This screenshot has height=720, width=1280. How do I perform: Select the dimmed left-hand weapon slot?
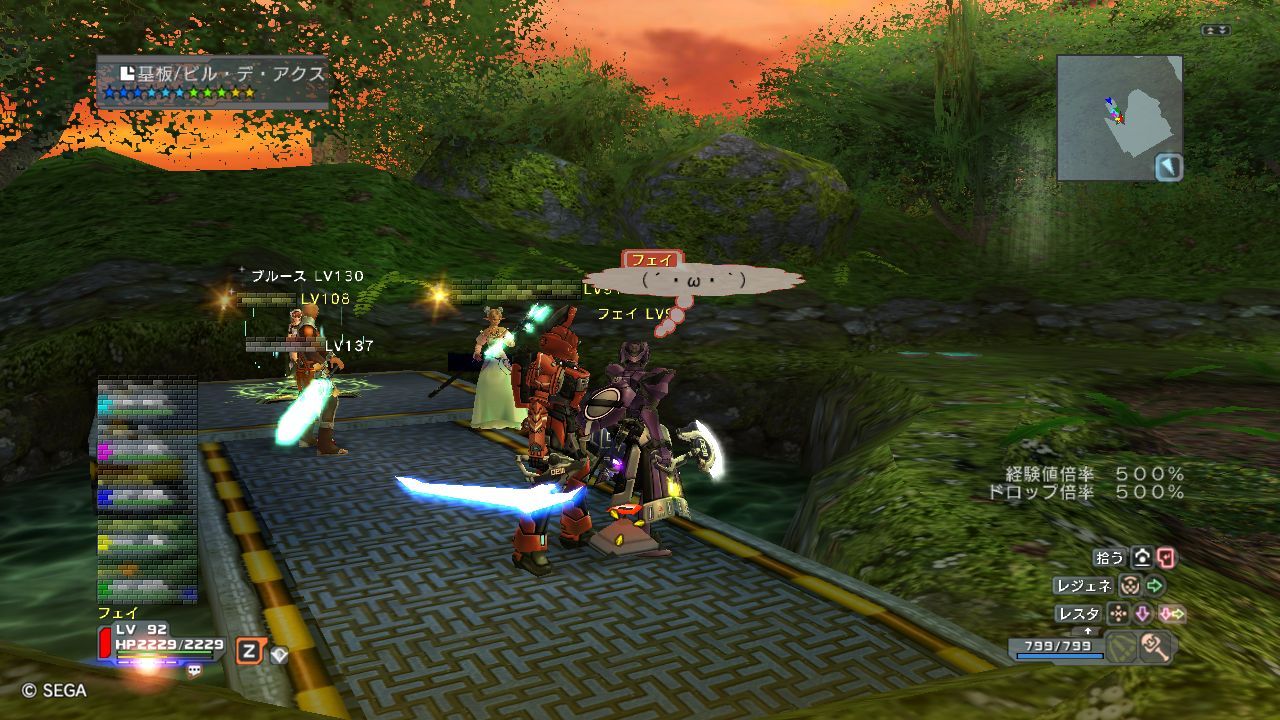point(1121,647)
